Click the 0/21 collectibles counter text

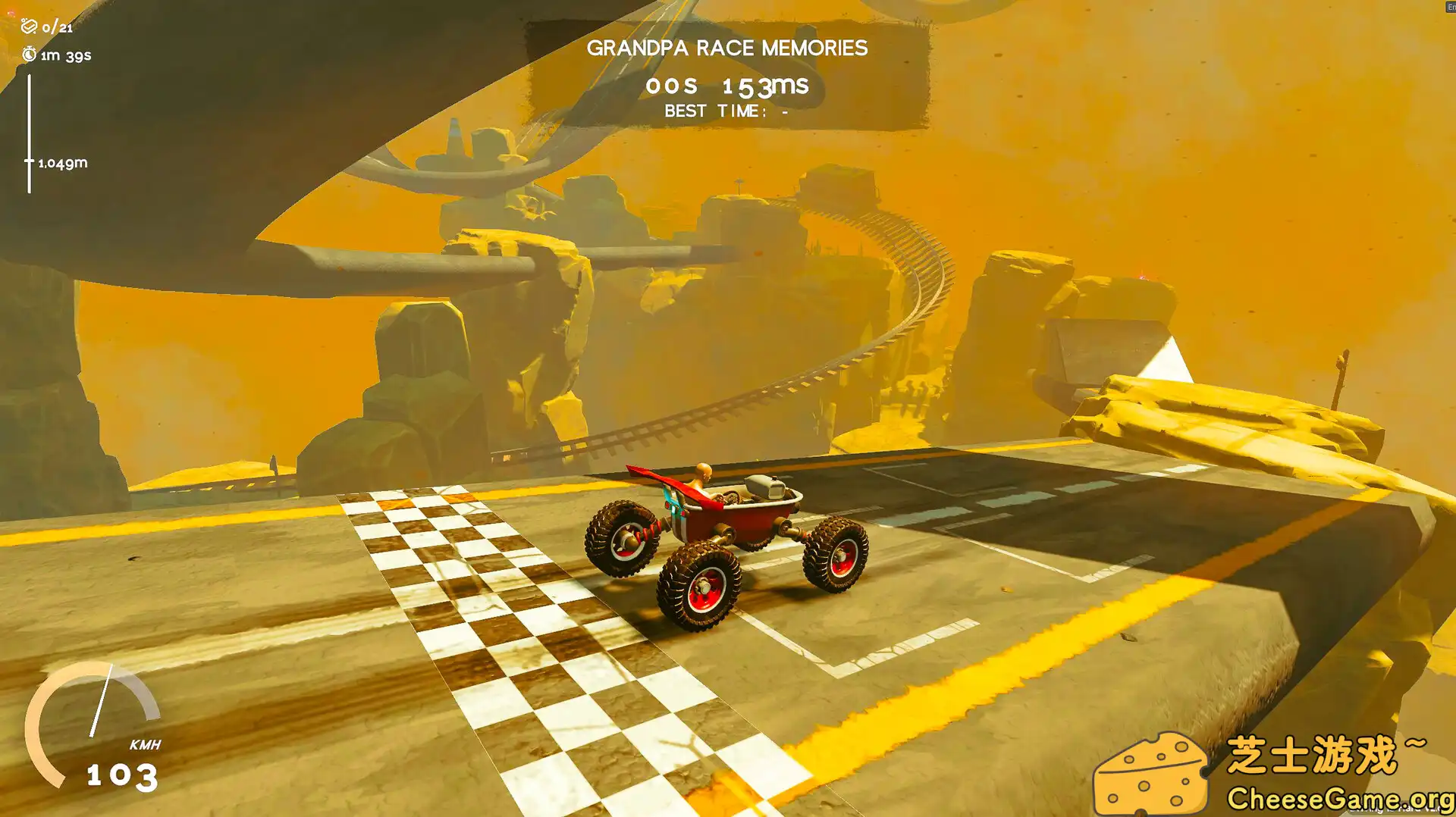tap(58, 28)
